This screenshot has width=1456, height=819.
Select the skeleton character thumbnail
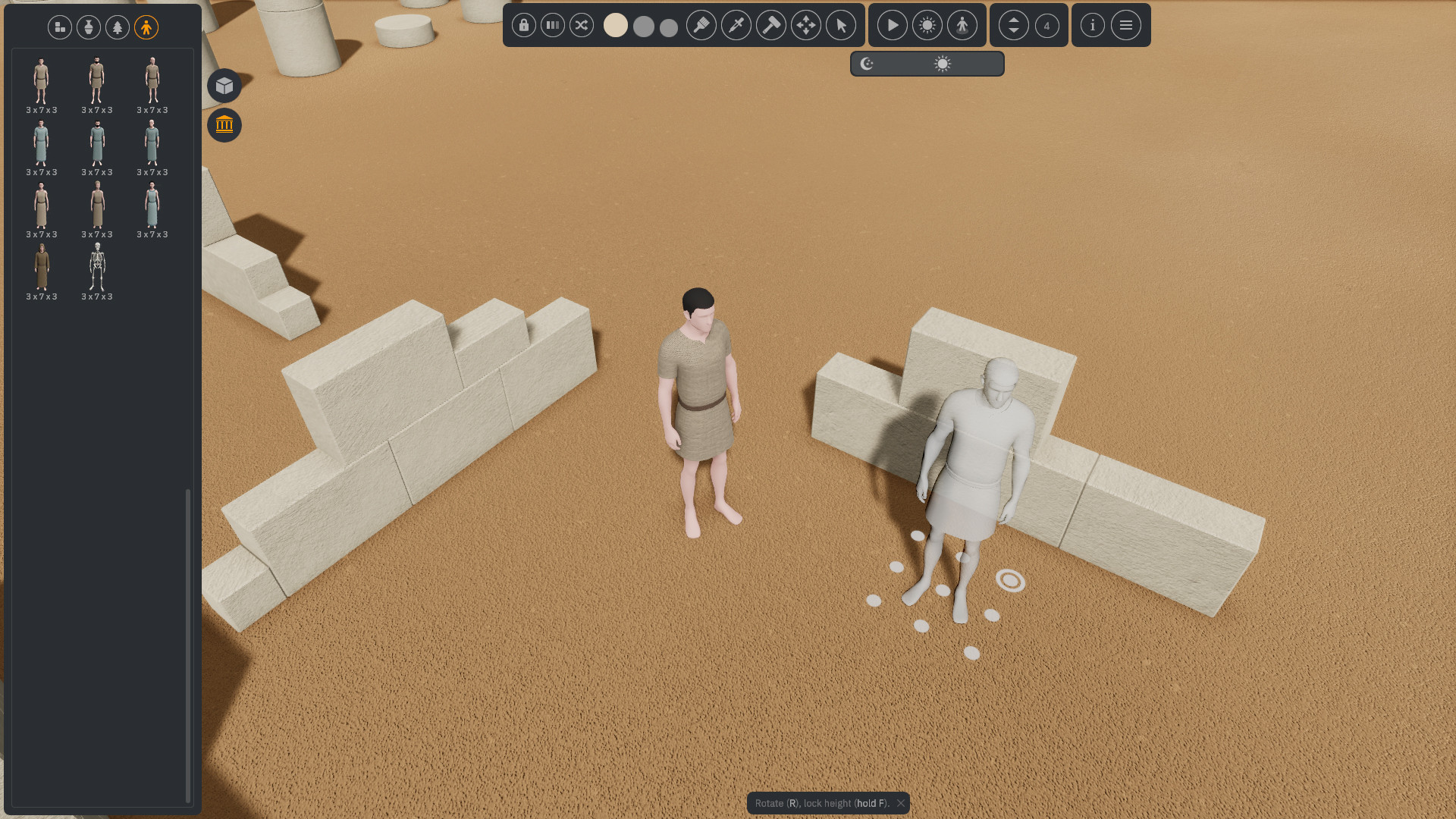coord(96,268)
